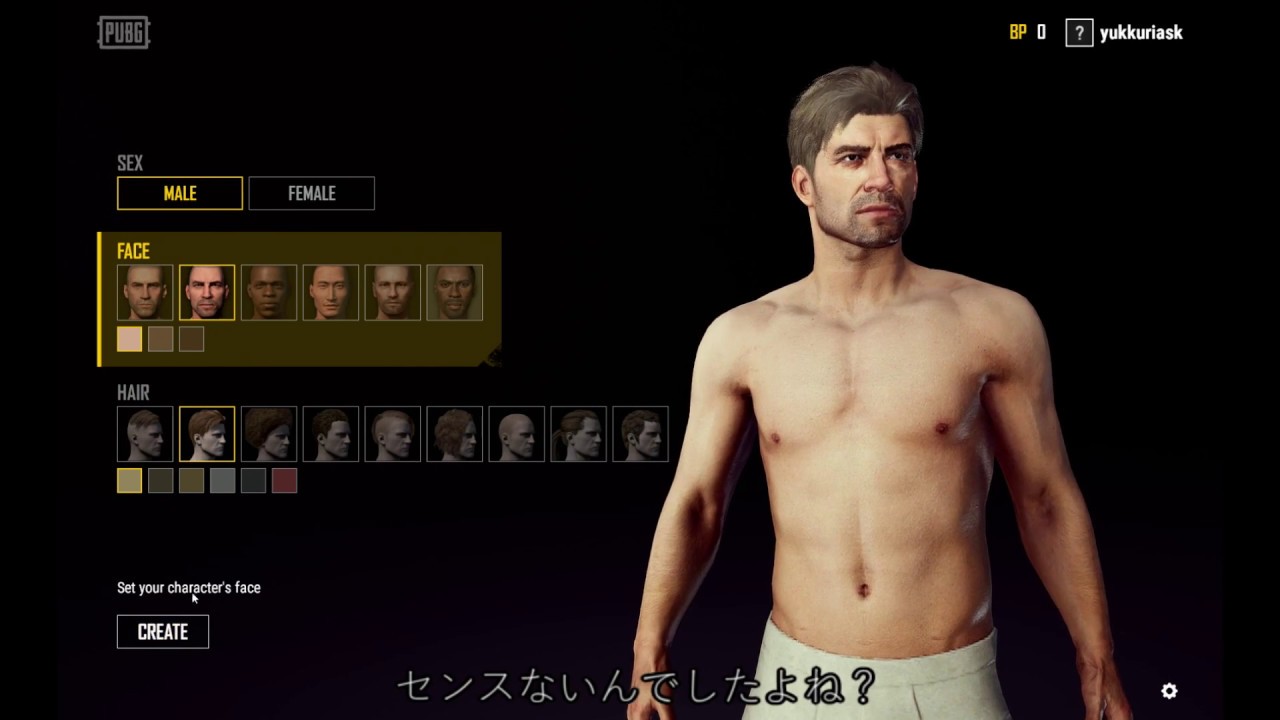The height and width of the screenshot is (720, 1280).
Task: Select the afro hairstyle preset
Action: coord(269,433)
